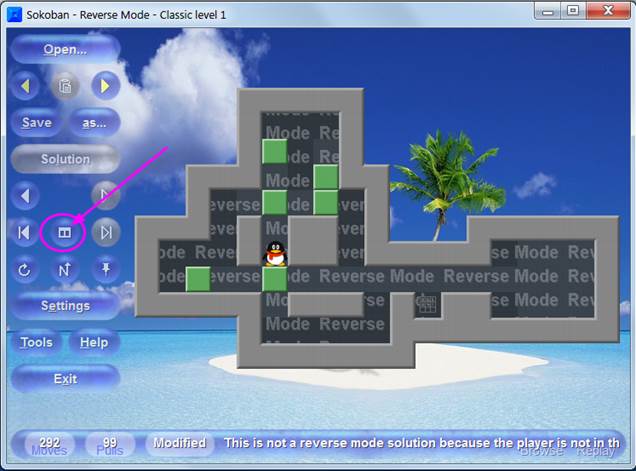Undo one move with the white left arrow
Viewport: 636px width, 471px height.
[x=25, y=196]
